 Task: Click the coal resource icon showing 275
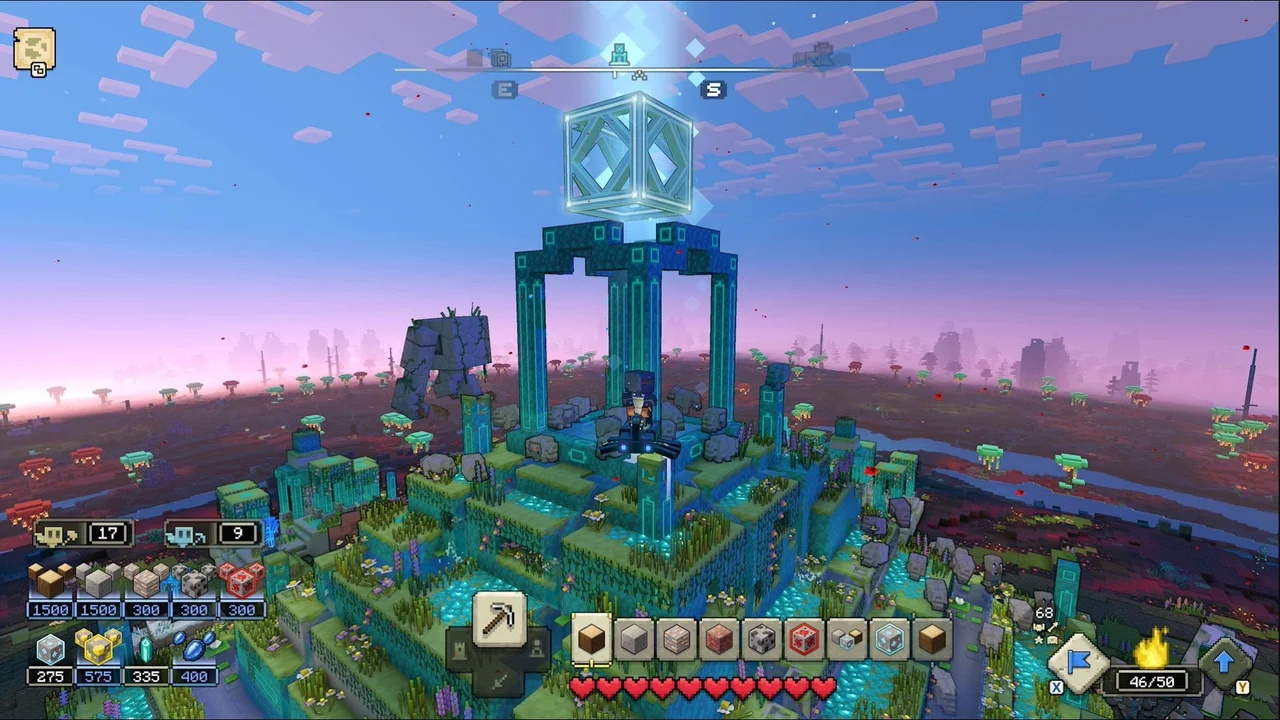(50, 650)
